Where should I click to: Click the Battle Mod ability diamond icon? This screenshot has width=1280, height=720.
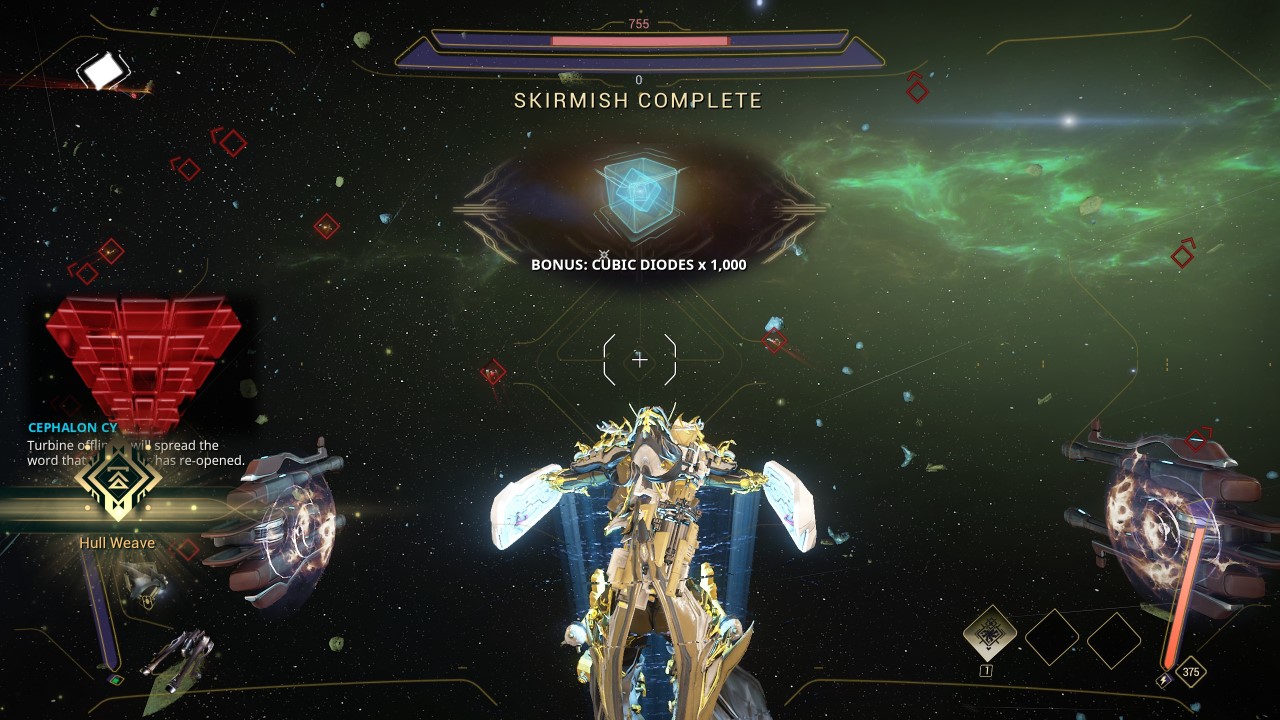(990, 633)
